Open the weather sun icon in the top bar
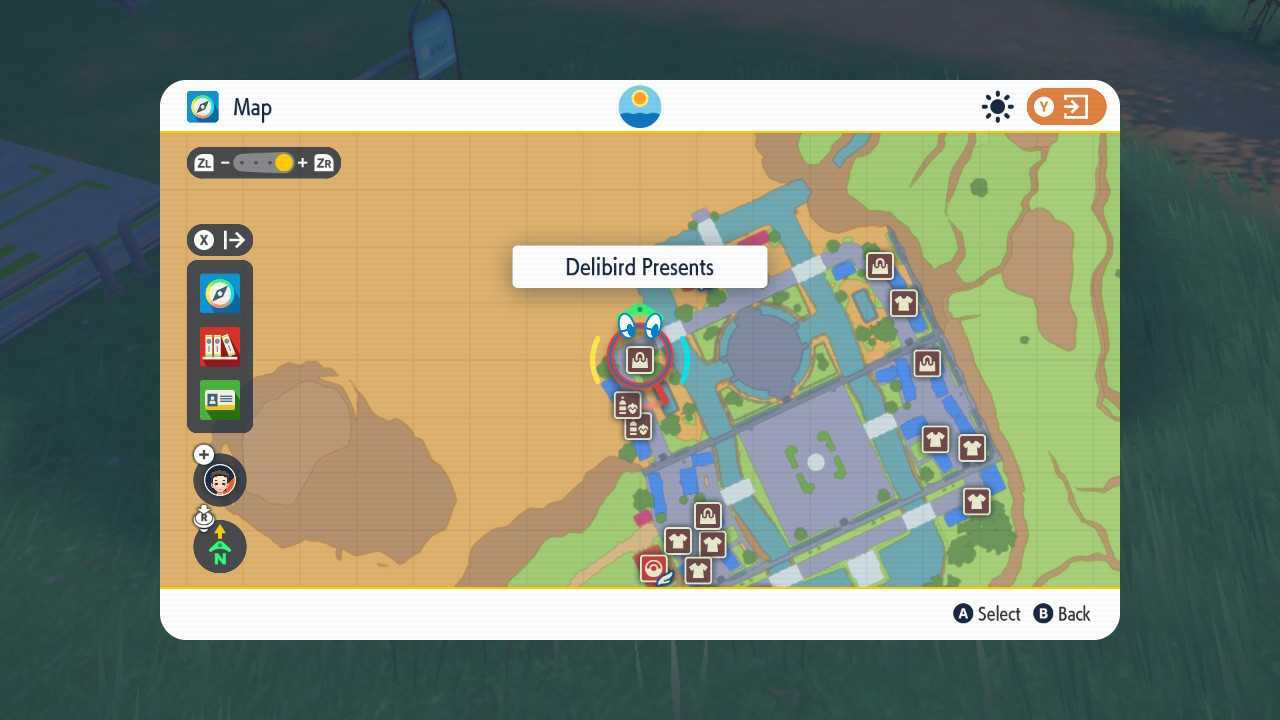Image resolution: width=1280 pixels, height=720 pixels. click(997, 106)
